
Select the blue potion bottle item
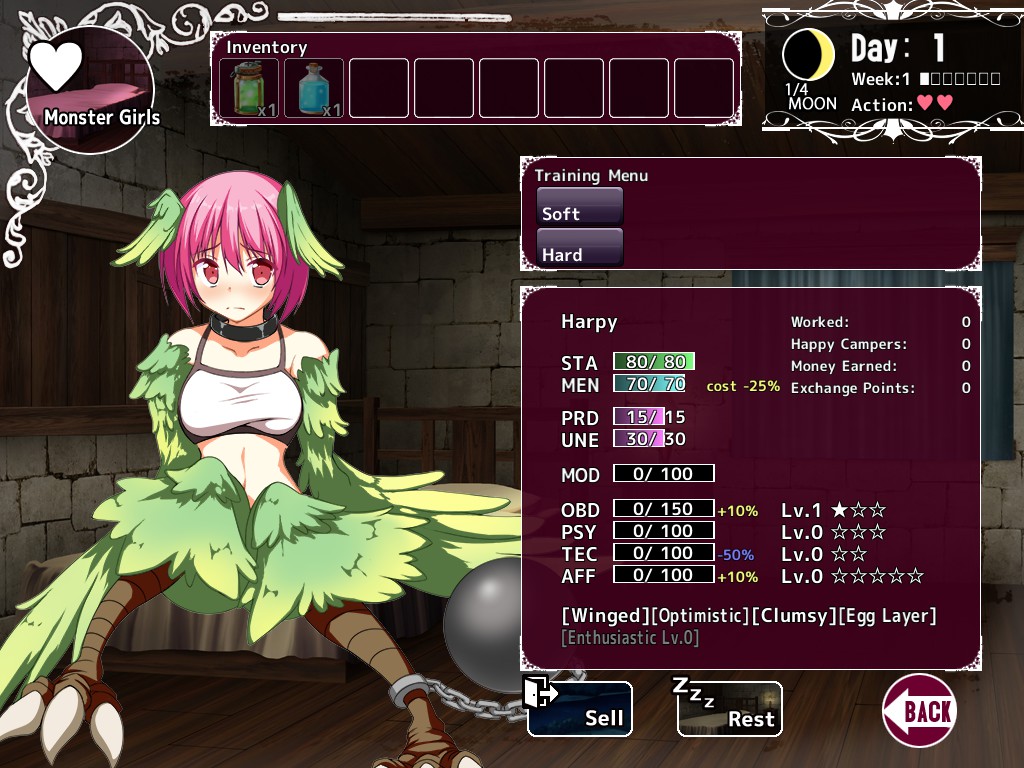point(314,88)
